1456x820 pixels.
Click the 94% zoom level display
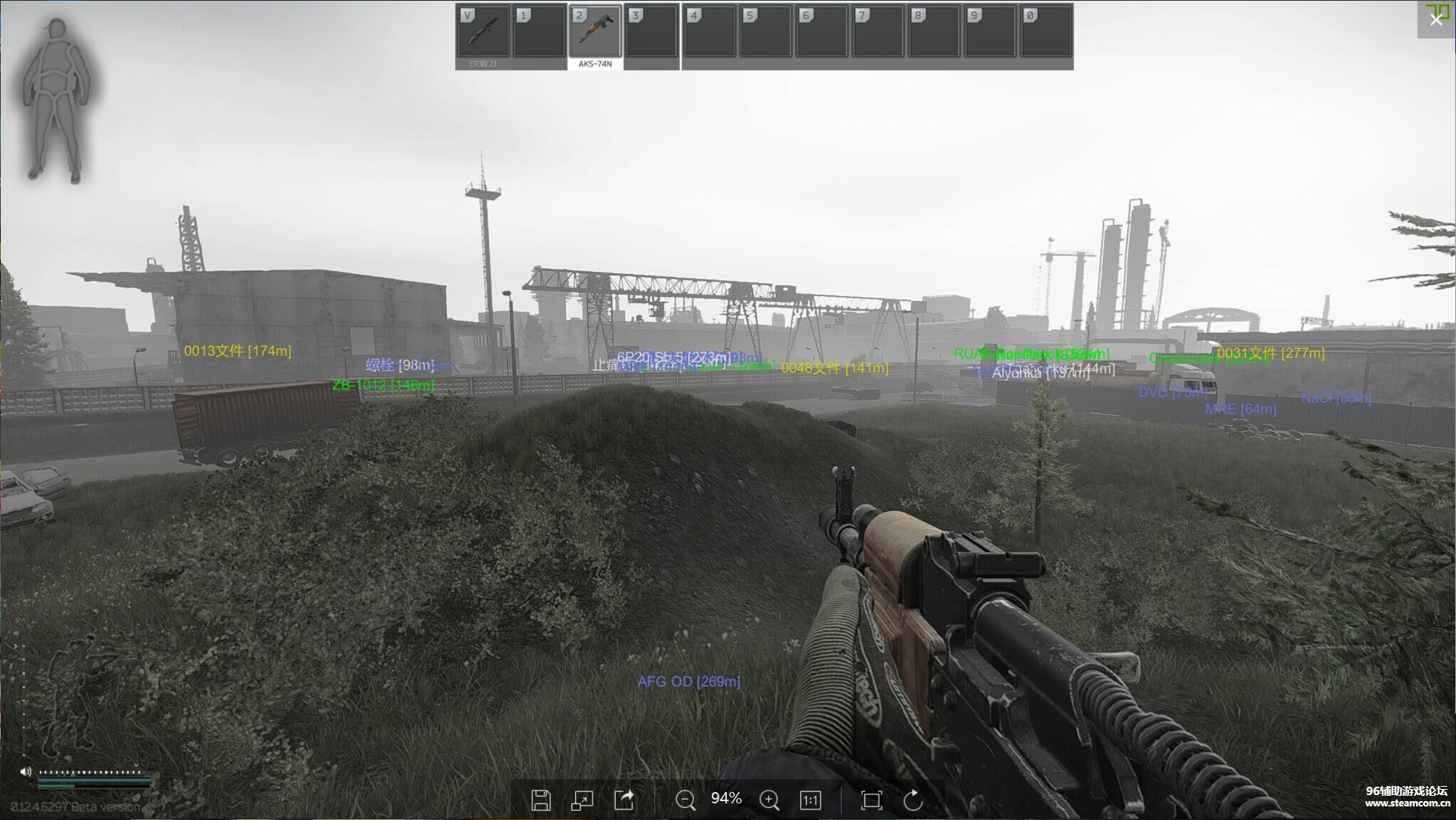click(x=725, y=798)
